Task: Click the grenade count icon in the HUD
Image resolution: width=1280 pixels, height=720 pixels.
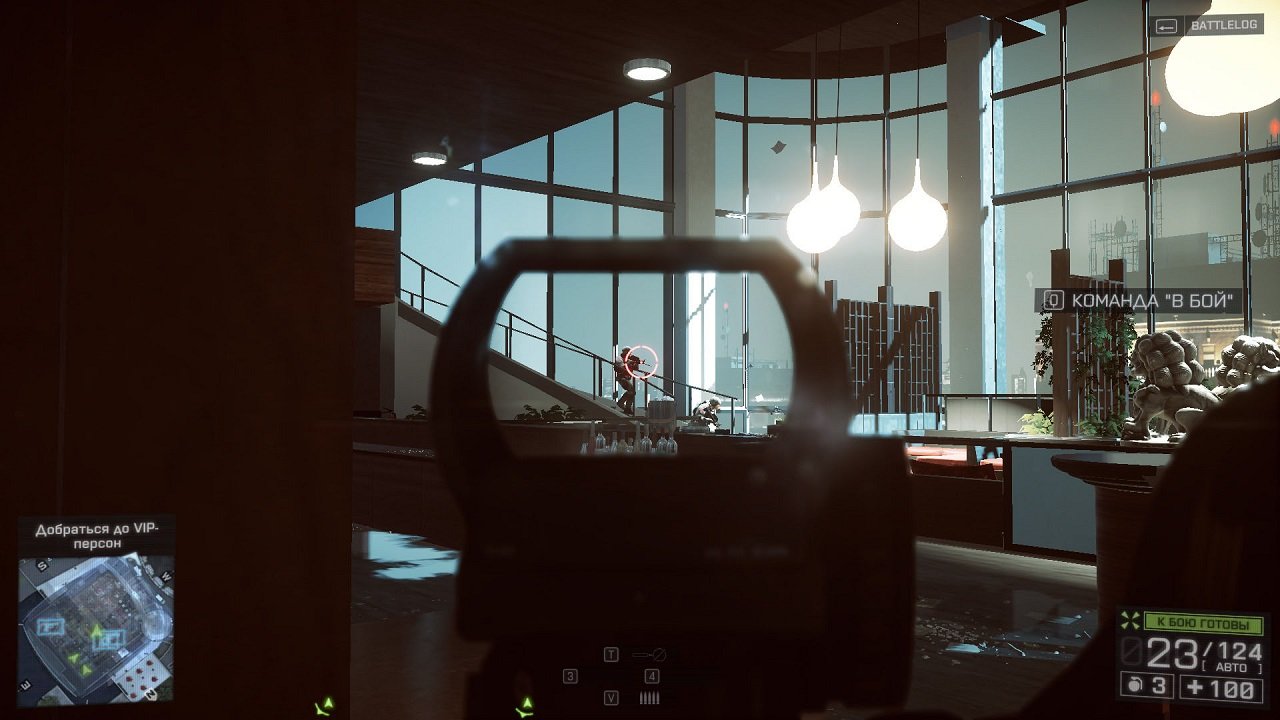Action: 1132,685
